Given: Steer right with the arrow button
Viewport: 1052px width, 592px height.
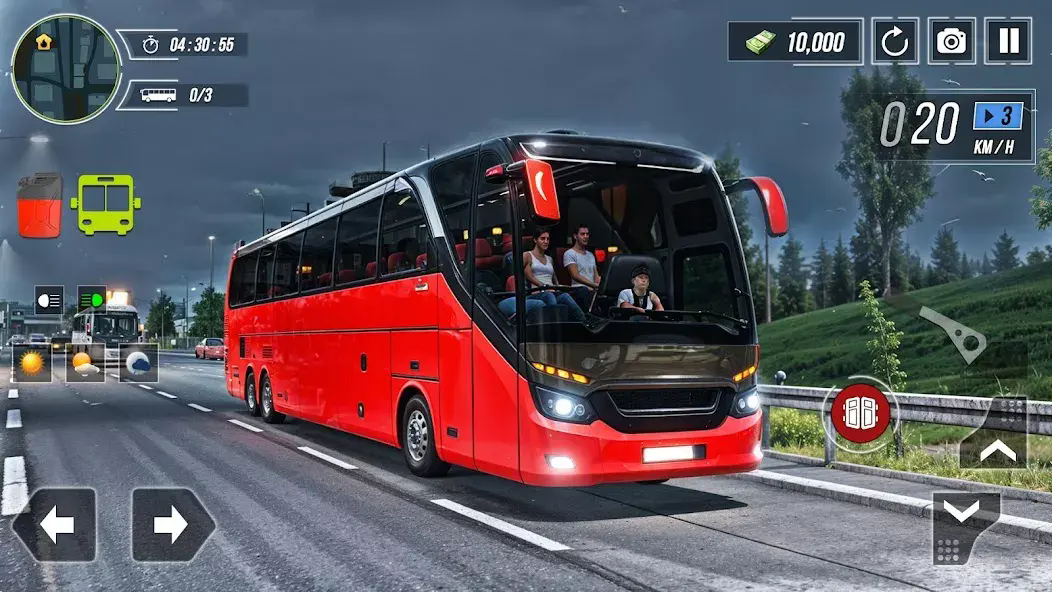Looking at the screenshot, I should 172,524.
